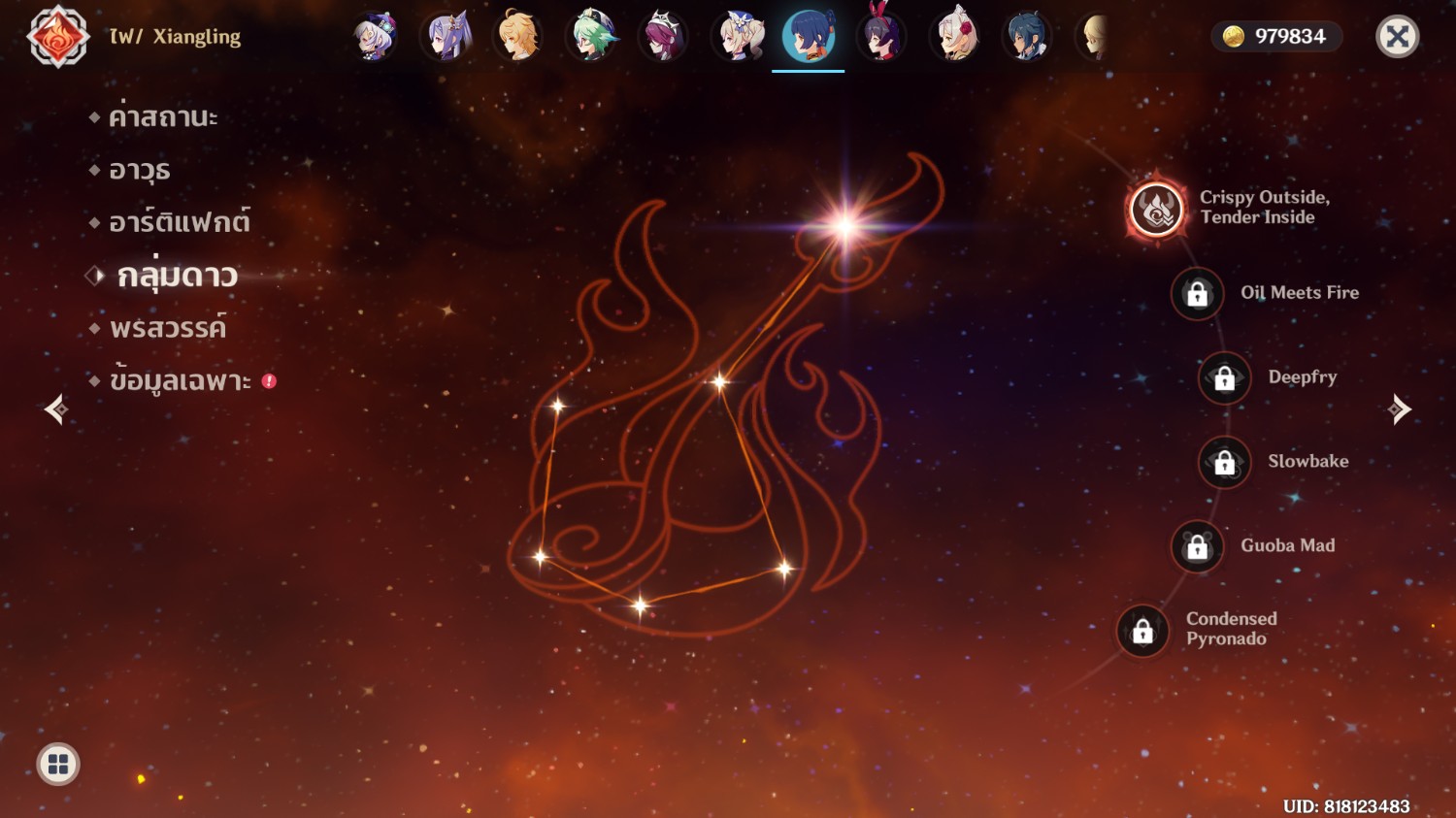Open the four-square grid button

(58, 765)
